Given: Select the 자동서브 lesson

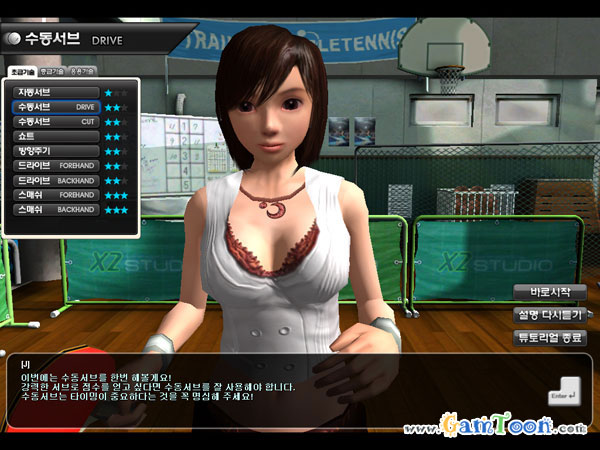Looking at the screenshot, I should (x=55, y=92).
